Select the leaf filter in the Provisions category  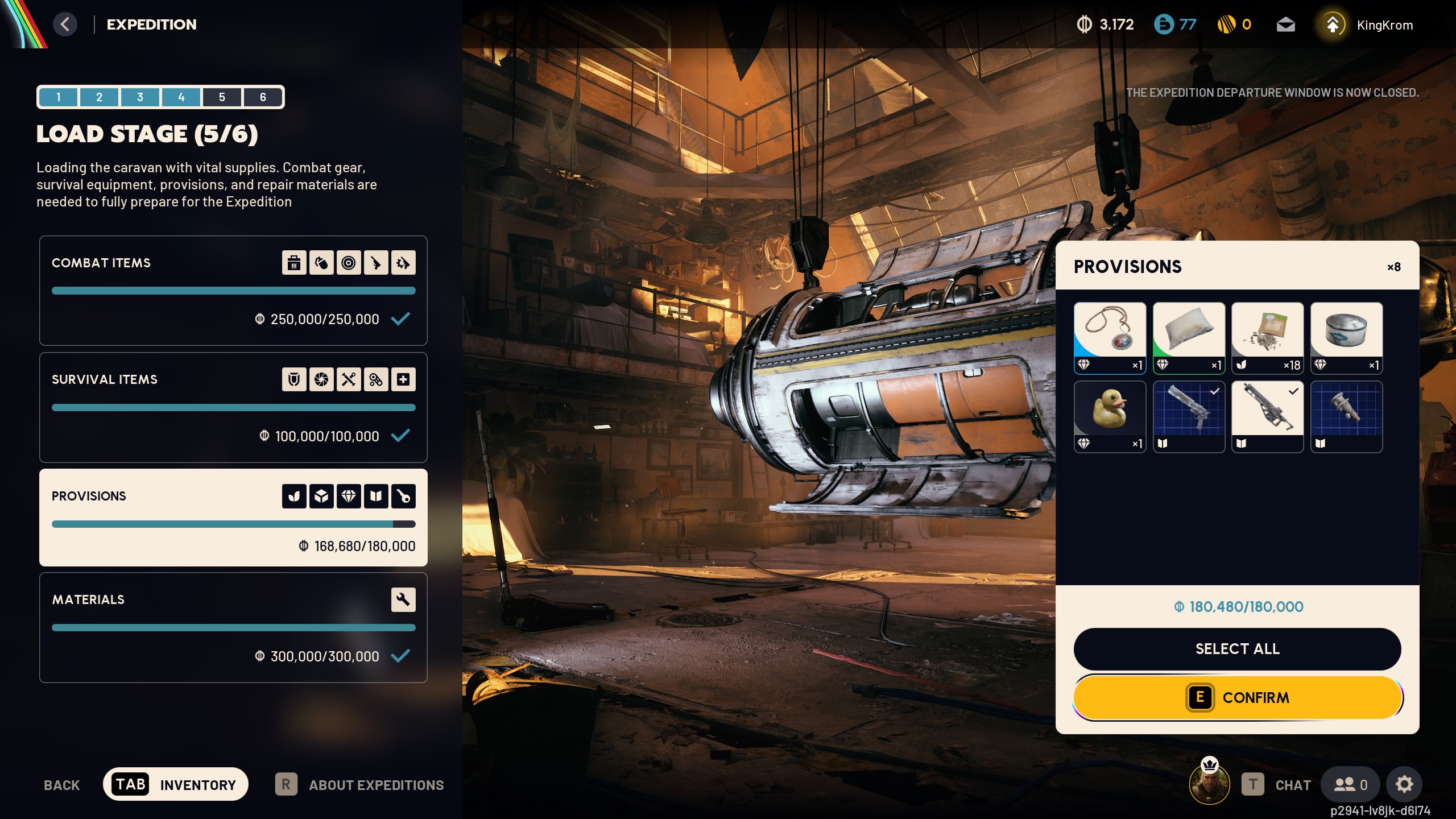[293, 495]
